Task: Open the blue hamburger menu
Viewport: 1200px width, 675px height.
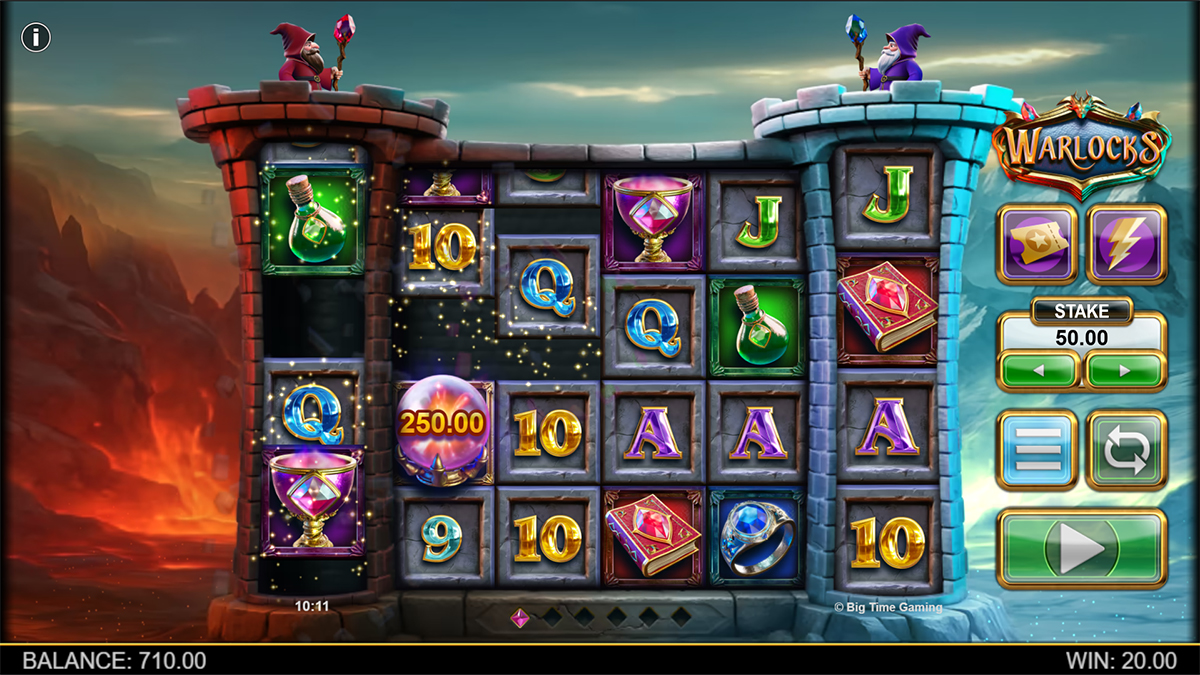Action: (x=1037, y=450)
